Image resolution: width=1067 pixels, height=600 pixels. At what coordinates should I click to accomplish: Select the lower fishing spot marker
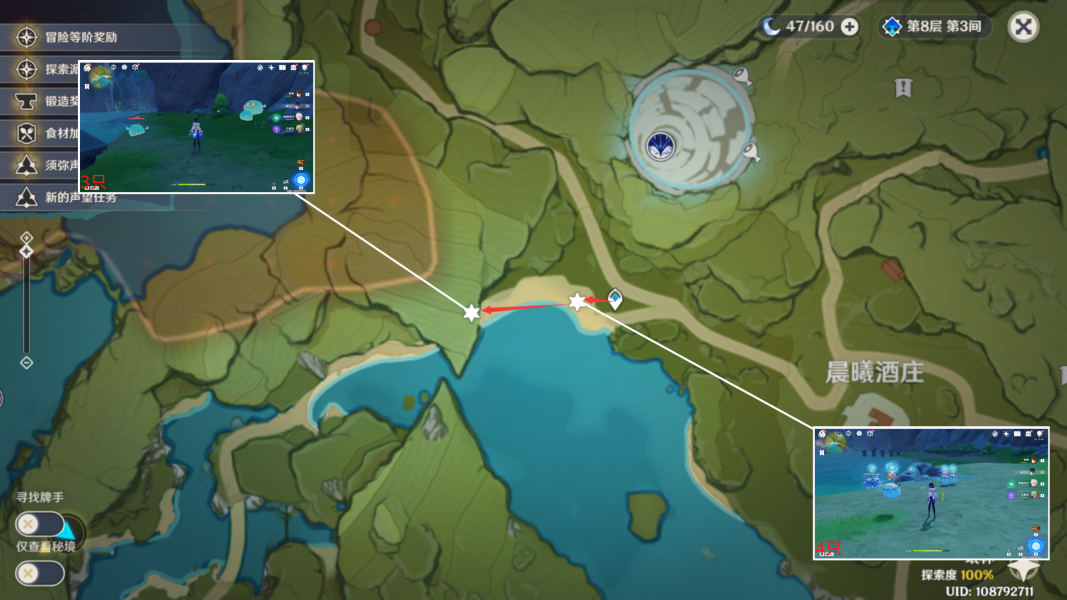(750, 152)
